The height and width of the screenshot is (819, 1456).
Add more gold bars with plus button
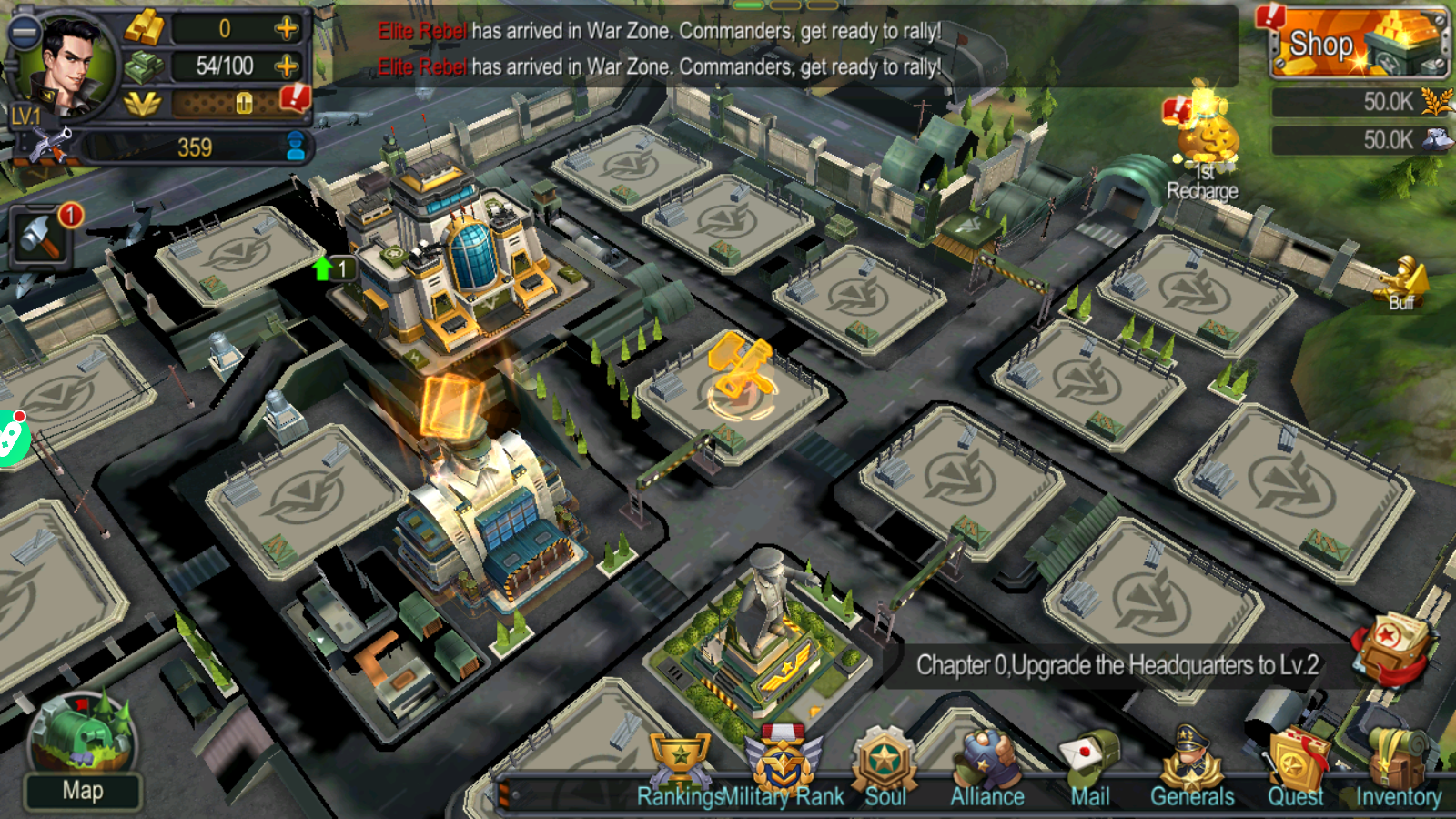(x=287, y=29)
